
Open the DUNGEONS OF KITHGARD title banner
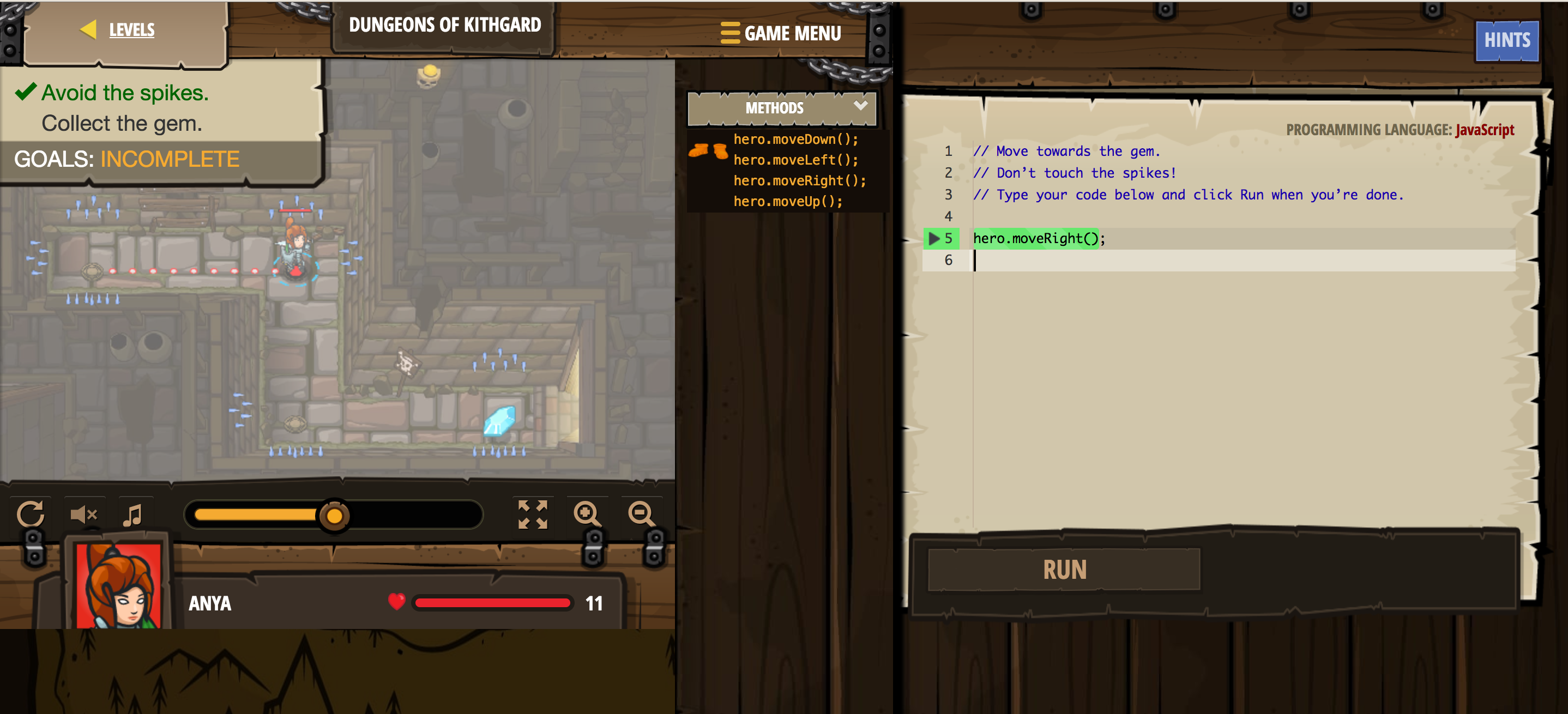[x=445, y=25]
